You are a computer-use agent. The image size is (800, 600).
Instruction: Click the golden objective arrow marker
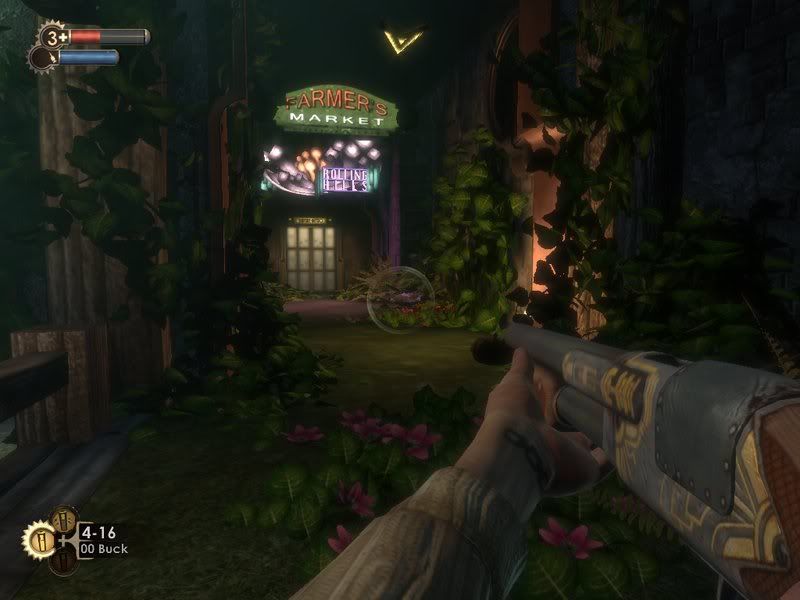click(x=403, y=40)
